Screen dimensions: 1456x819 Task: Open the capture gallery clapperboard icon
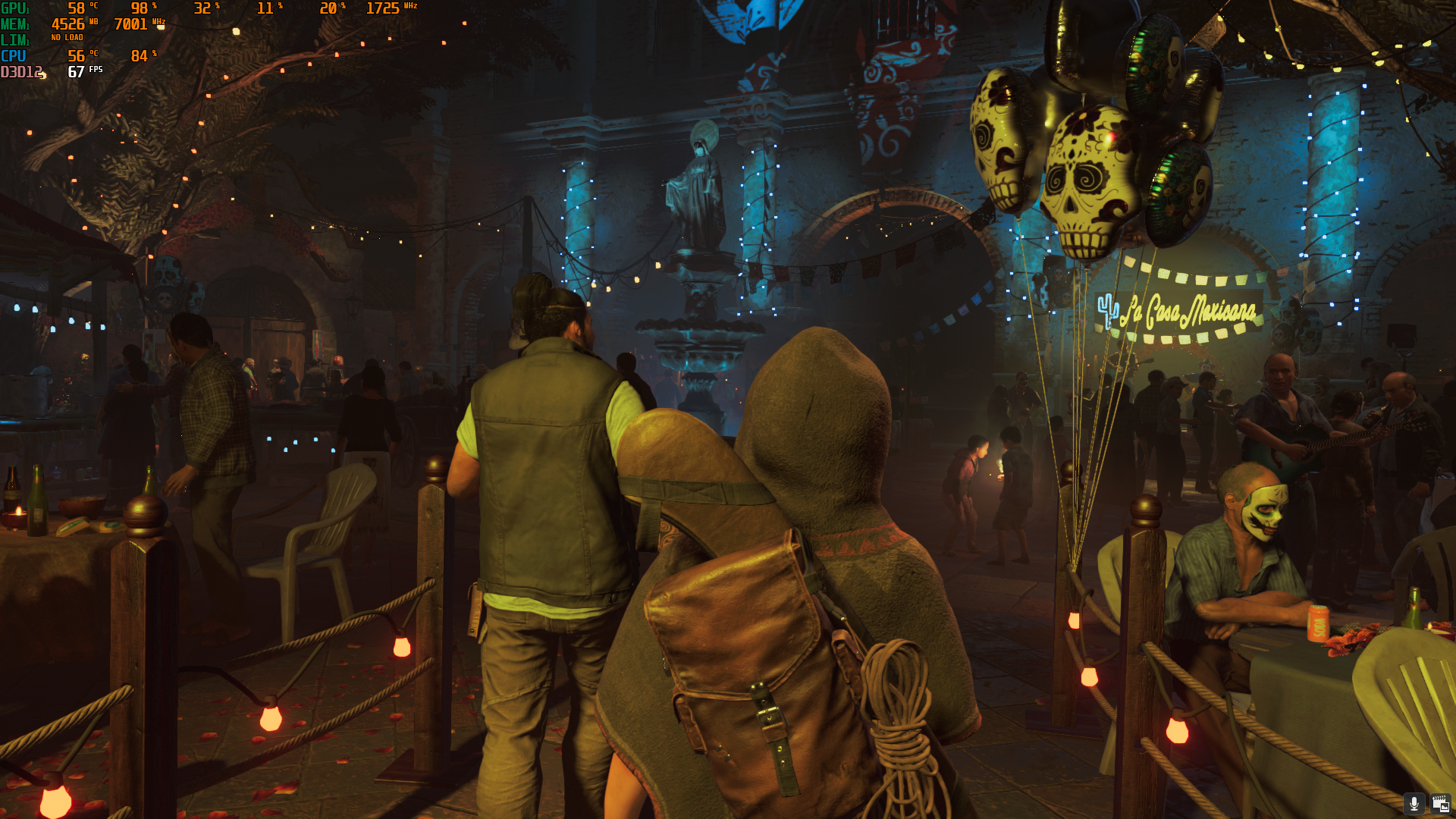click(x=1439, y=803)
